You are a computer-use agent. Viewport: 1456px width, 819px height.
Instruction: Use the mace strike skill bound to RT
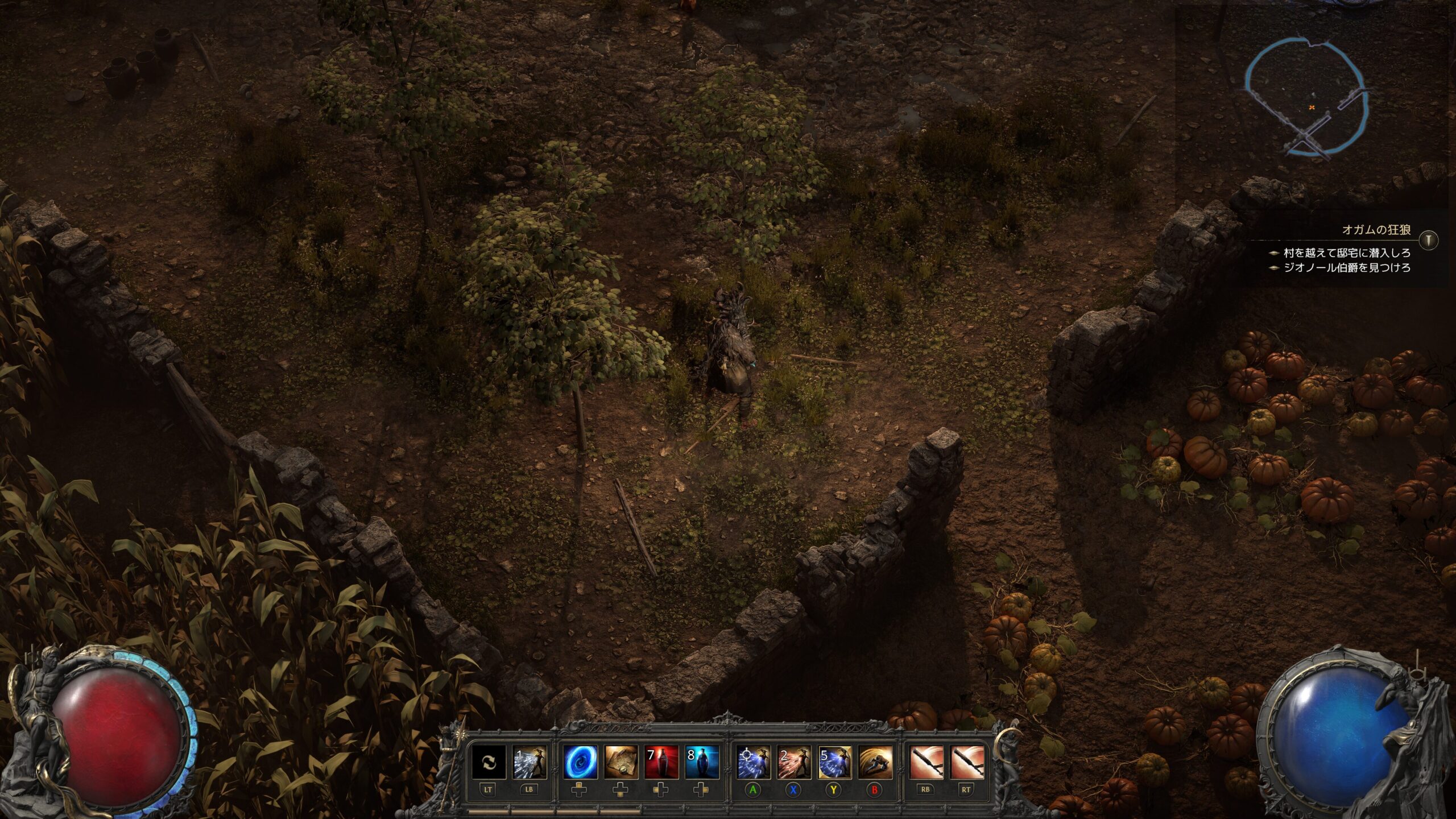click(967, 763)
